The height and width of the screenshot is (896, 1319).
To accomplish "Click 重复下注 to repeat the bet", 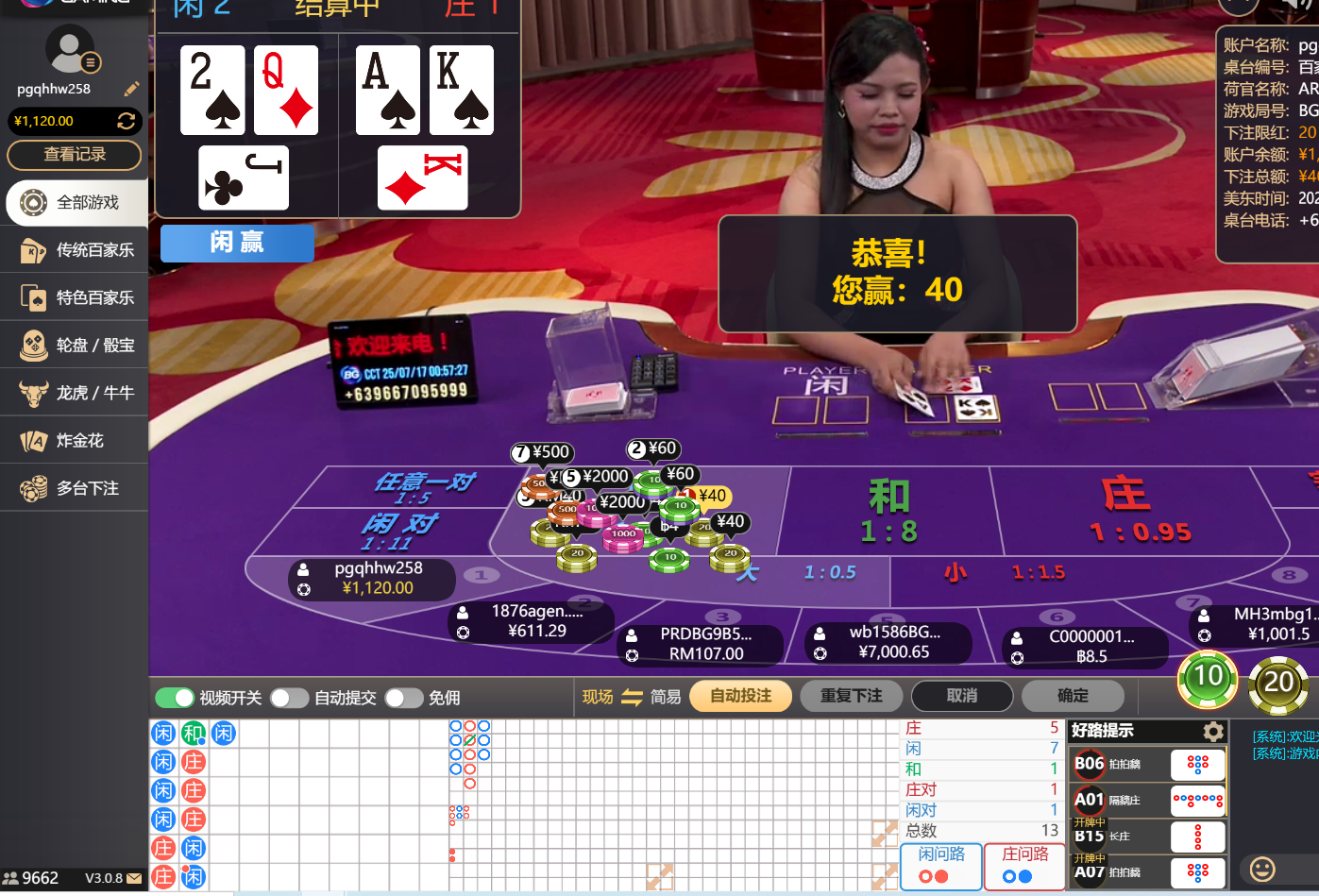I will click(851, 696).
